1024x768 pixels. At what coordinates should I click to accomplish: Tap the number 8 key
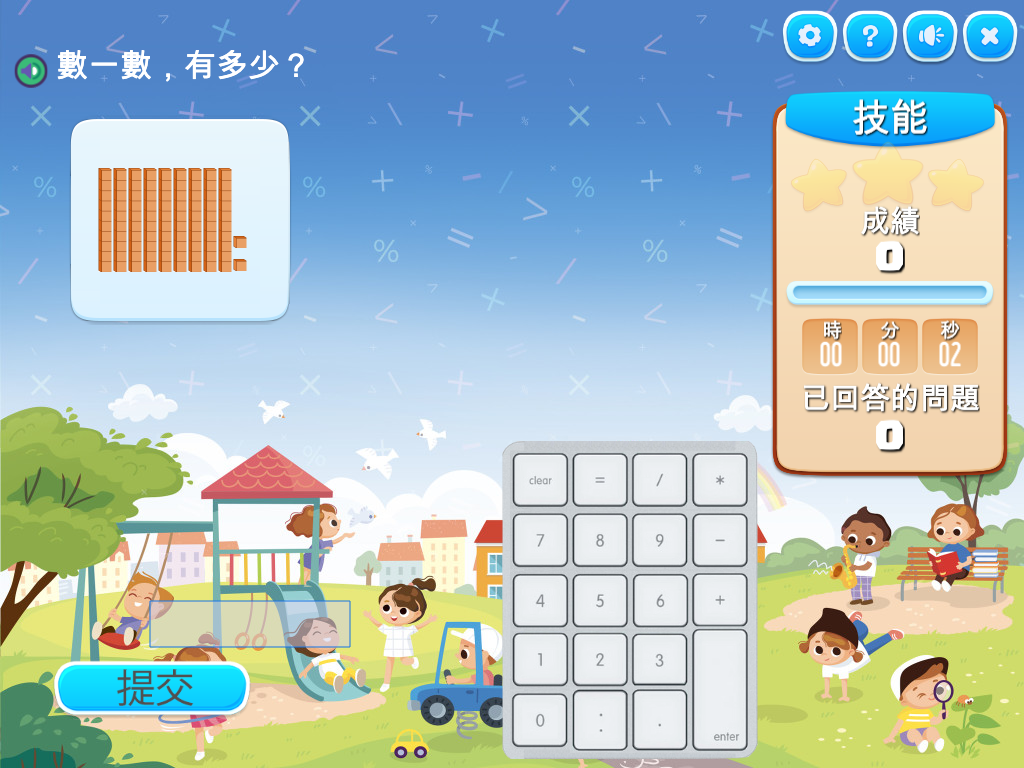tap(600, 540)
